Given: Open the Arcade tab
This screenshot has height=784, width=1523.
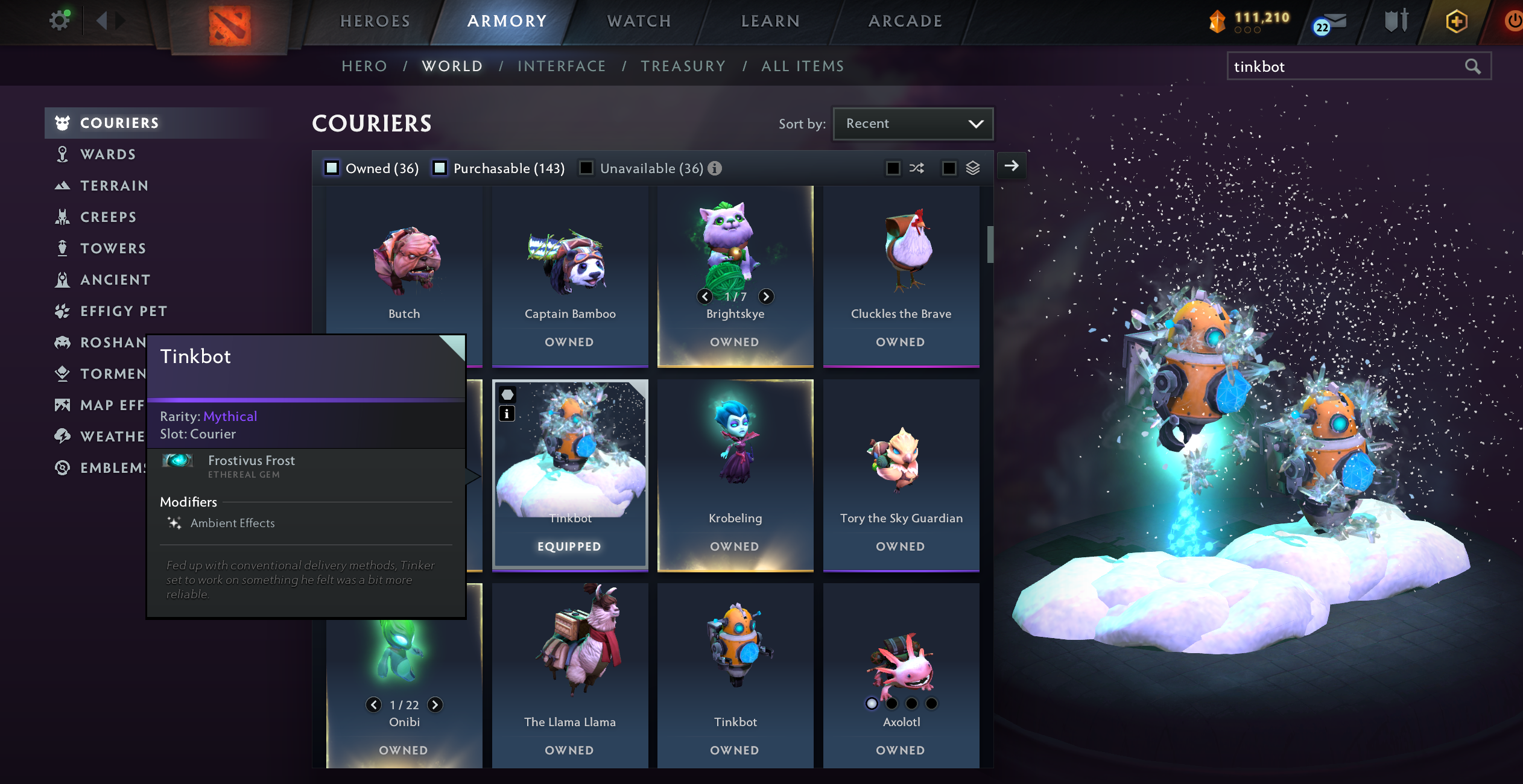Looking at the screenshot, I should point(905,21).
